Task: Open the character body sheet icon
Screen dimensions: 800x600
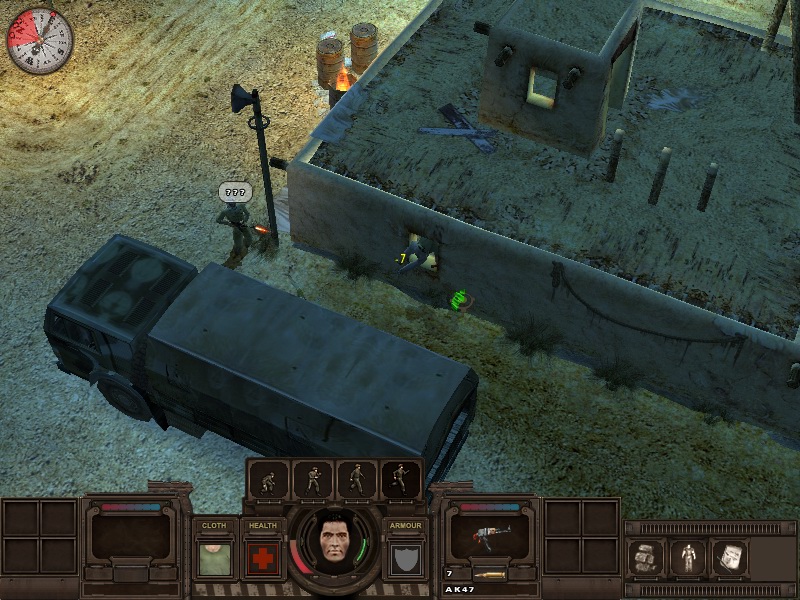Action: click(x=688, y=558)
